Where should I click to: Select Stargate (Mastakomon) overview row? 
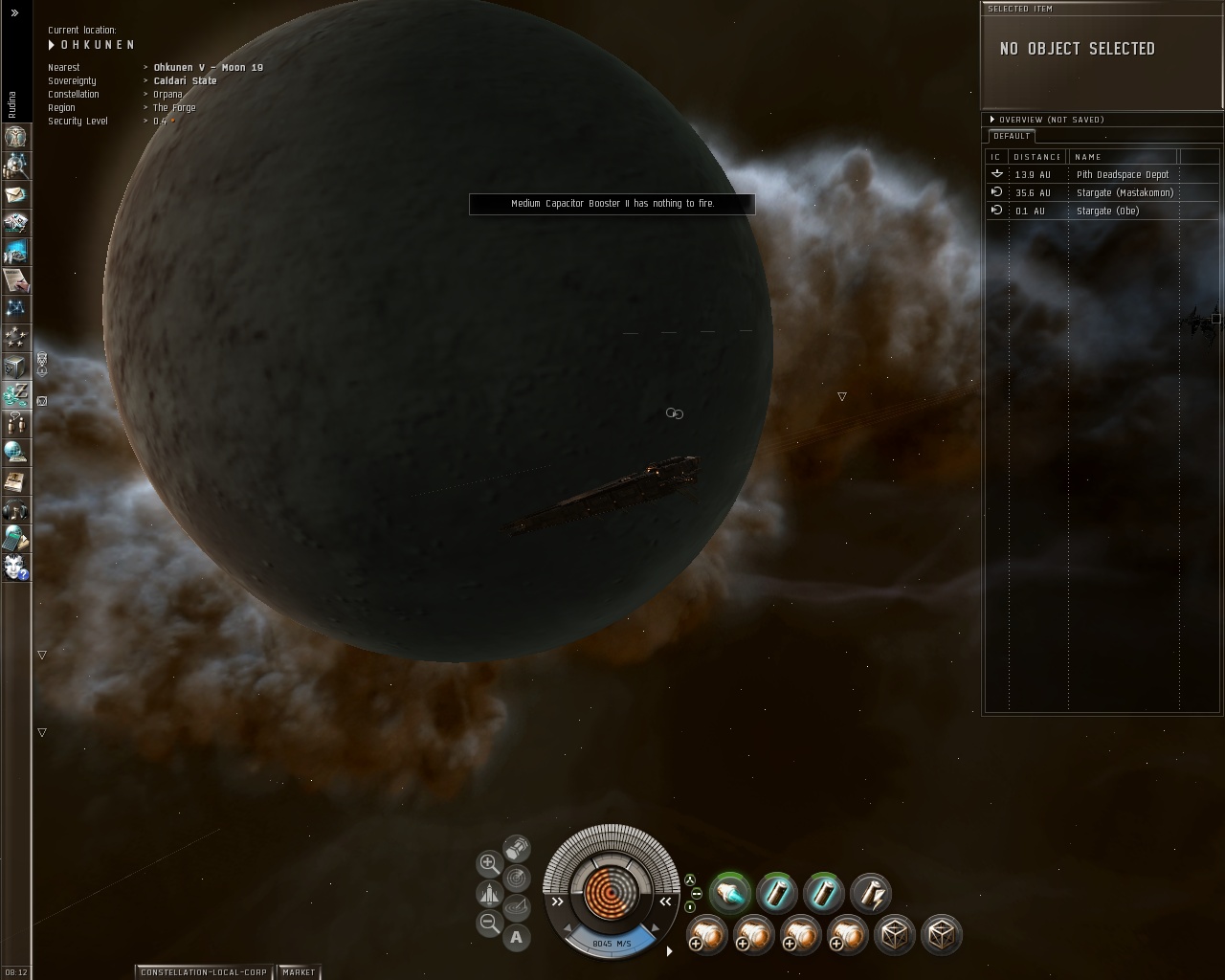1124,192
